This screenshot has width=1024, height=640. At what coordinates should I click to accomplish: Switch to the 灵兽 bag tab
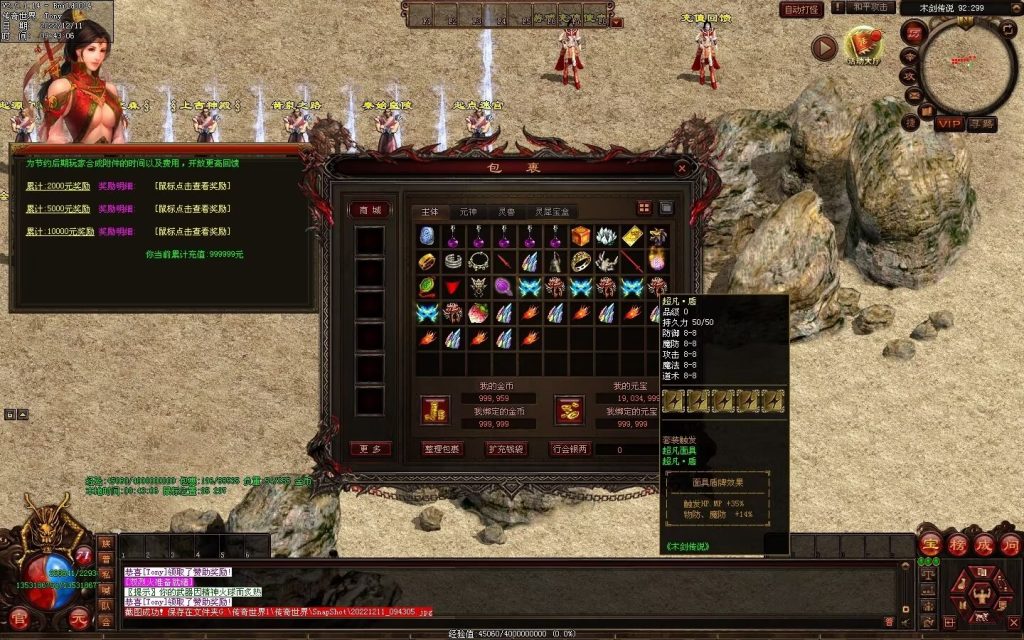pos(506,212)
